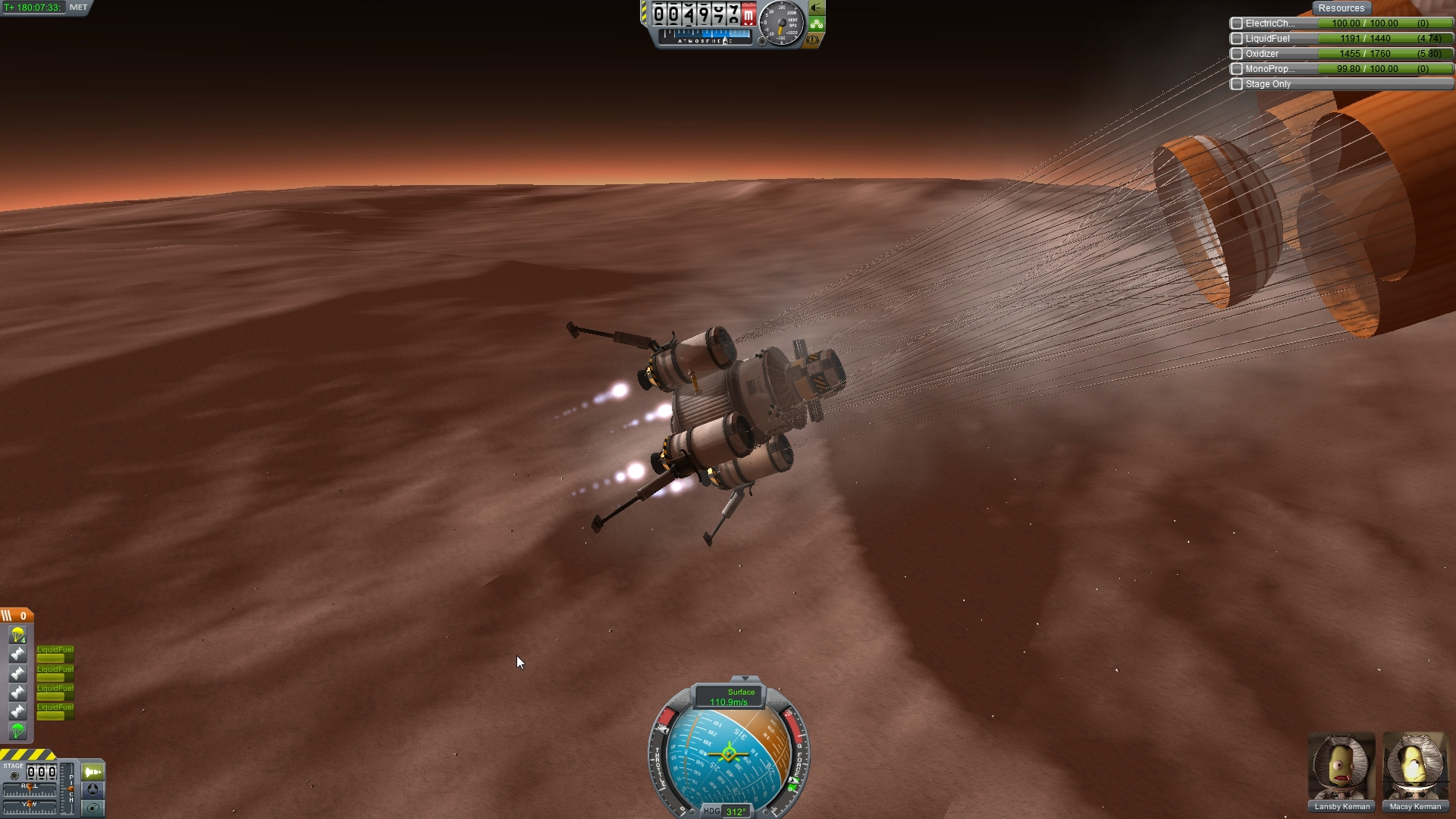Viewport: 1456px width, 819px height.
Task: Select the yellow parachute stage icon
Action: 17,634
